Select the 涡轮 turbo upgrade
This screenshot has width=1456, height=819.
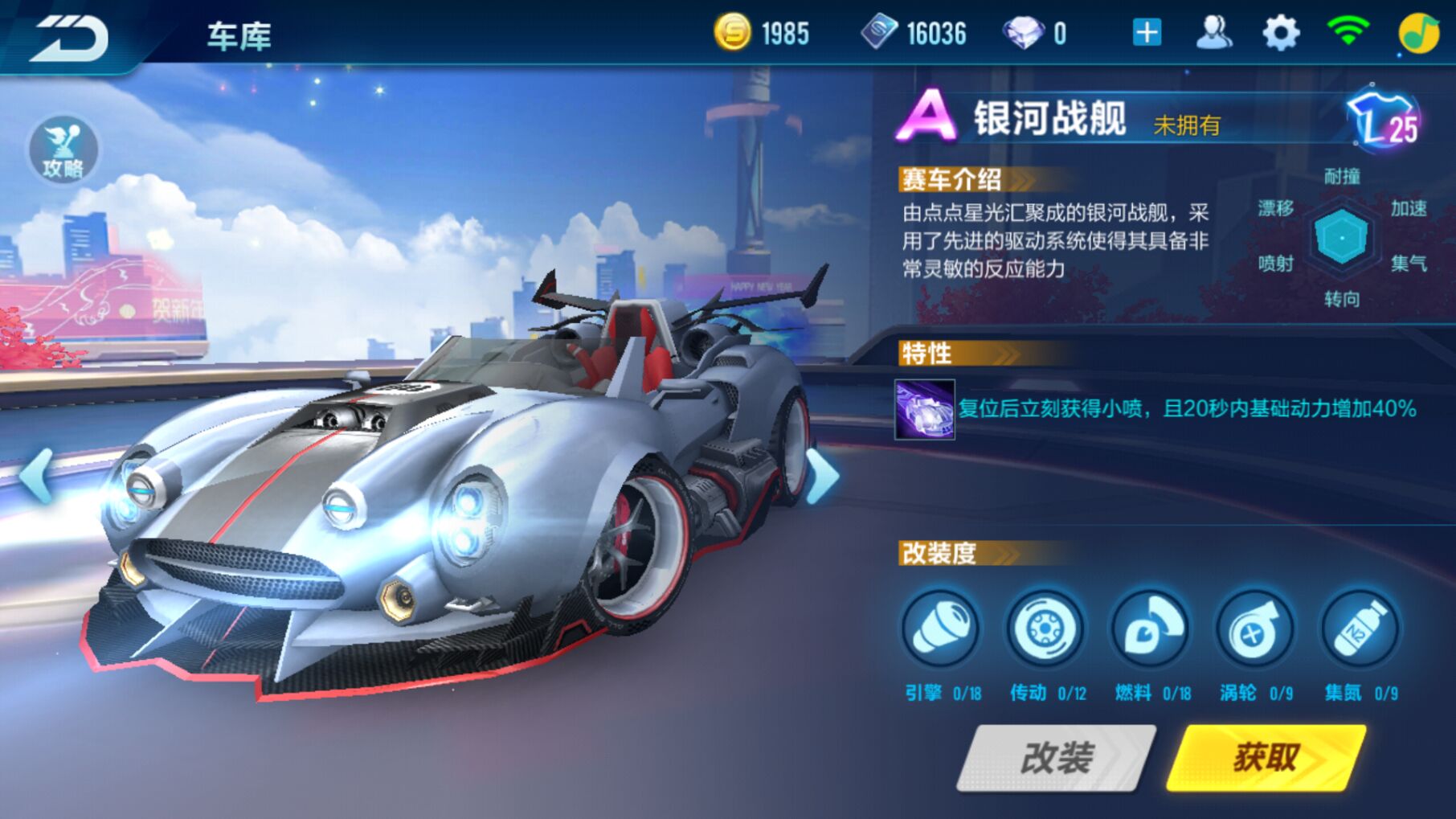click(1254, 630)
